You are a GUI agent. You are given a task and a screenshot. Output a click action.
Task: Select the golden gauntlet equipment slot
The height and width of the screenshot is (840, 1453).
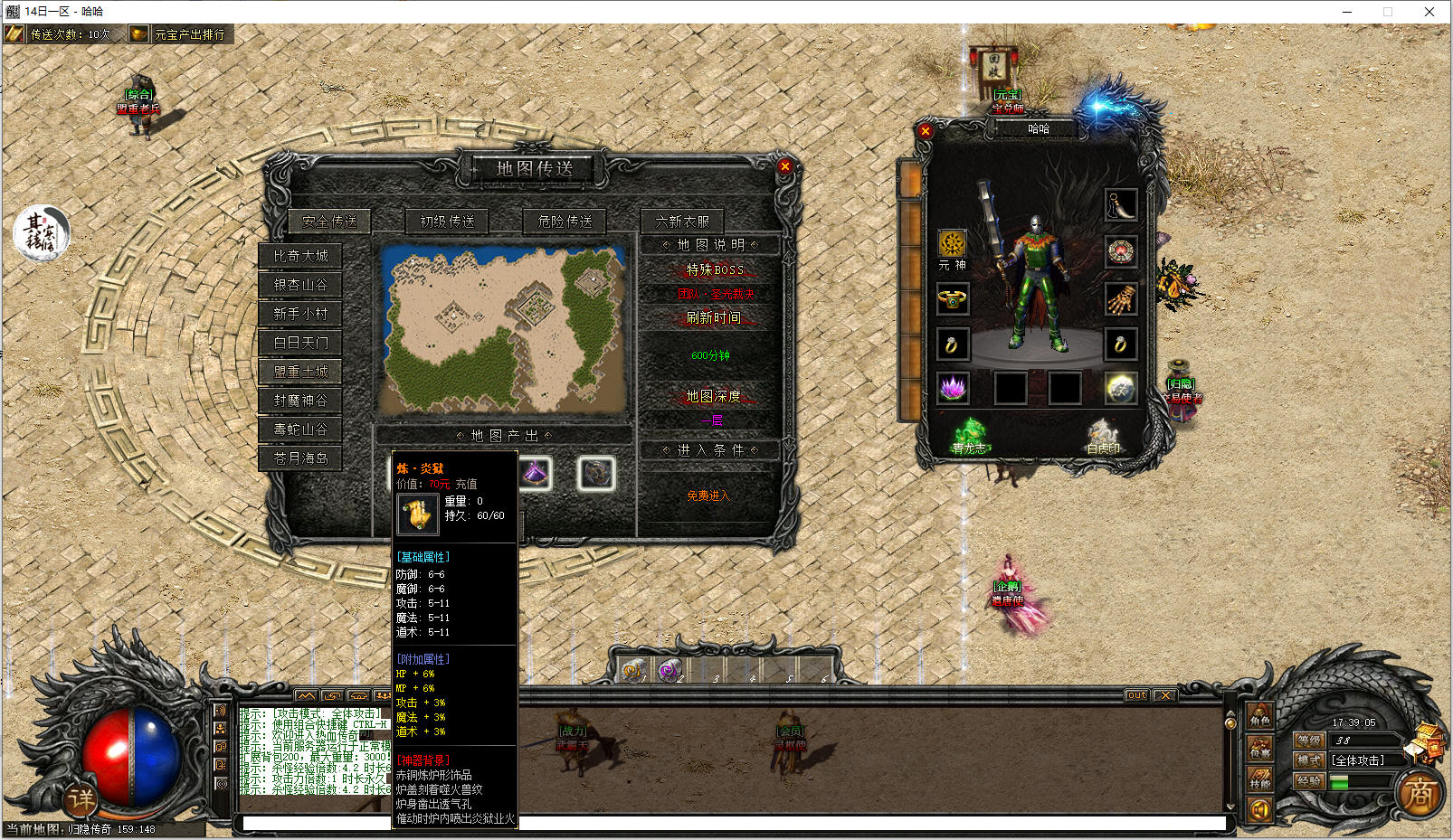coord(1120,298)
